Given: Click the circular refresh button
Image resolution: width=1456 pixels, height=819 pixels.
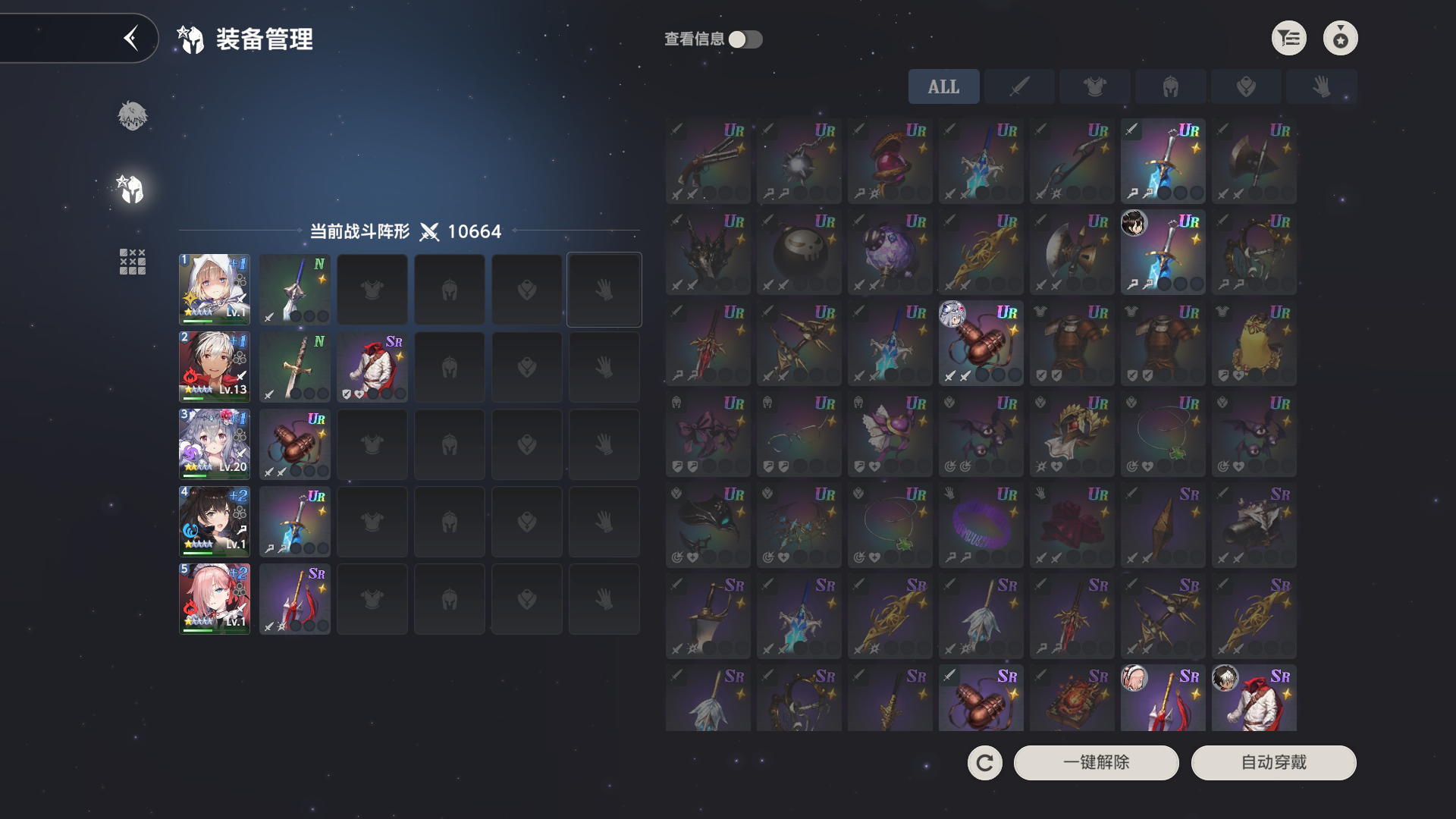Looking at the screenshot, I should point(984,762).
